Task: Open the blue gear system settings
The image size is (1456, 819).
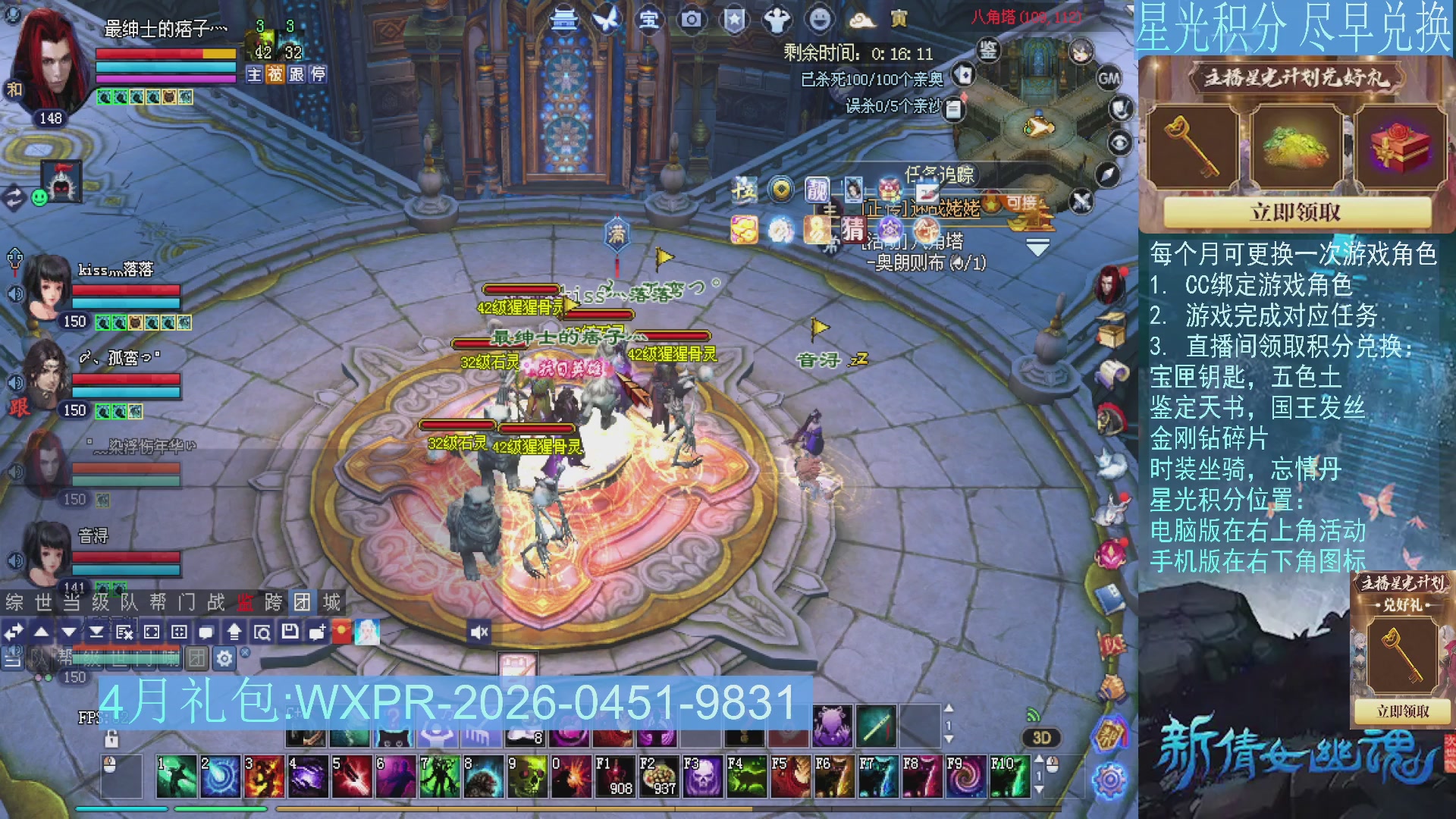Action: coord(1110,780)
